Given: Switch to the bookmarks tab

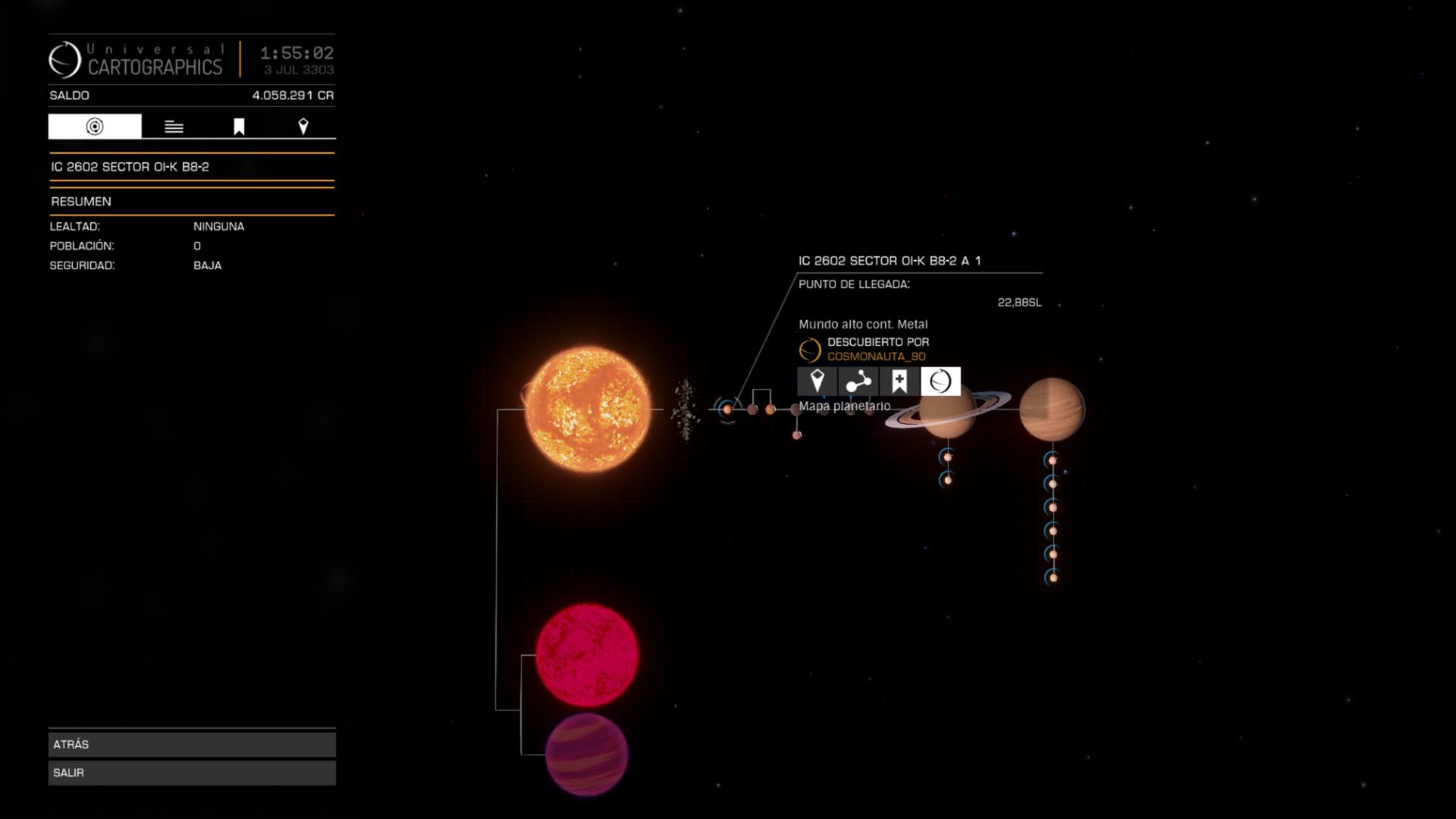Looking at the screenshot, I should (x=239, y=127).
